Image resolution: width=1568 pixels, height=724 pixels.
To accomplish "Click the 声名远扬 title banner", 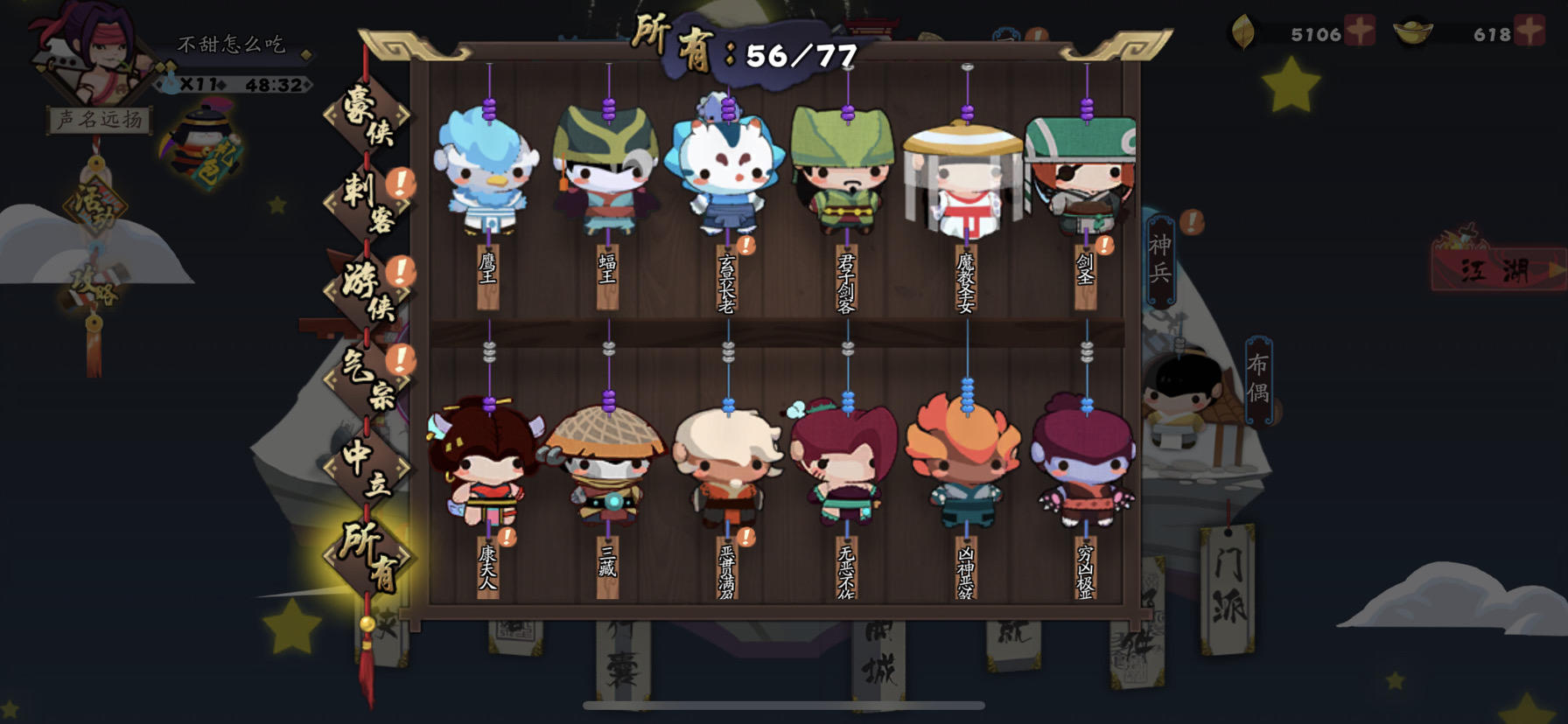I will click(x=99, y=118).
